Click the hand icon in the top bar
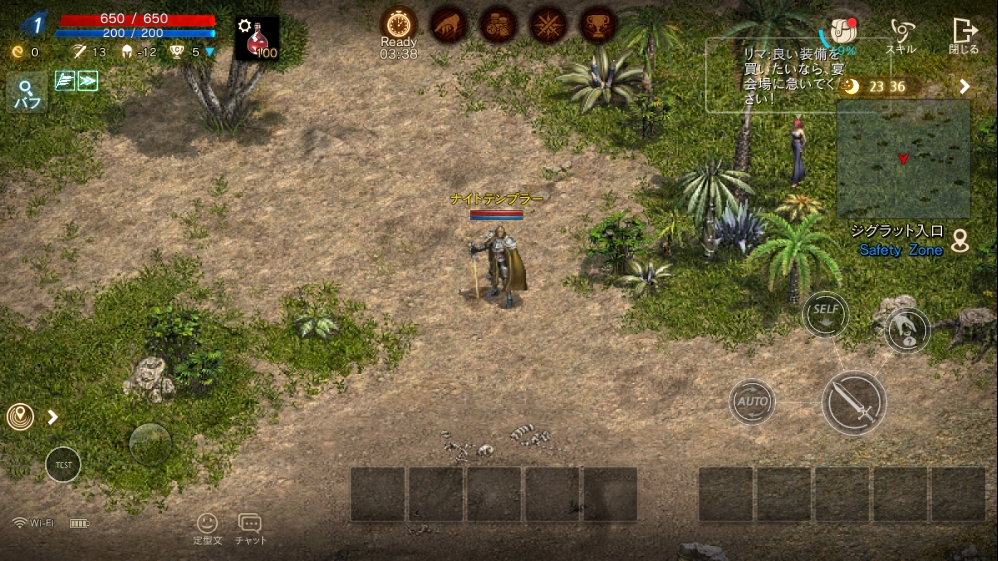Screen dimensions: 998x561 [448, 24]
